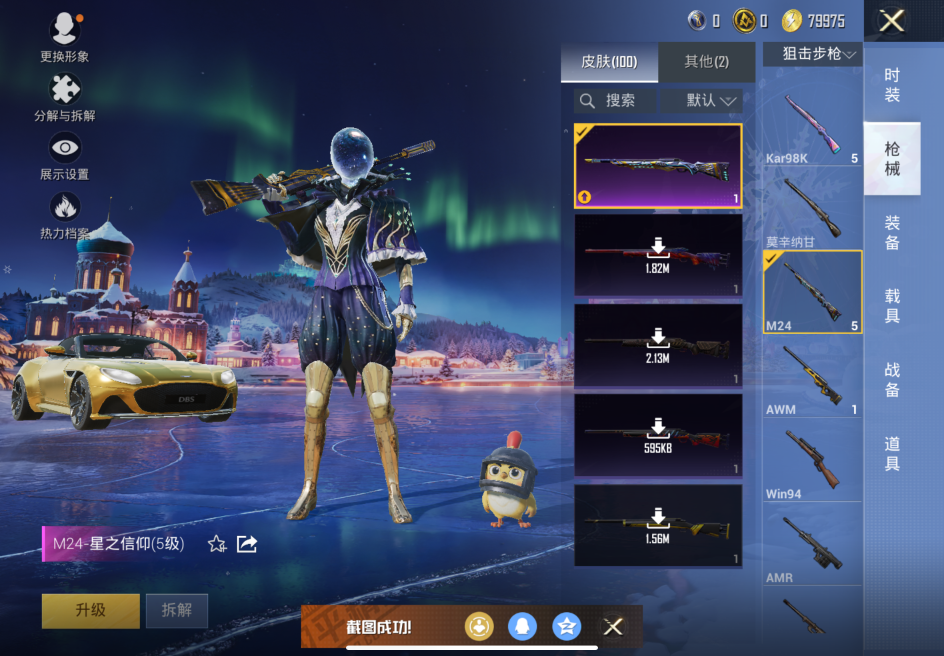Switch to the 载具 category
Screen dimensions: 944x656
(x=892, y=306)
